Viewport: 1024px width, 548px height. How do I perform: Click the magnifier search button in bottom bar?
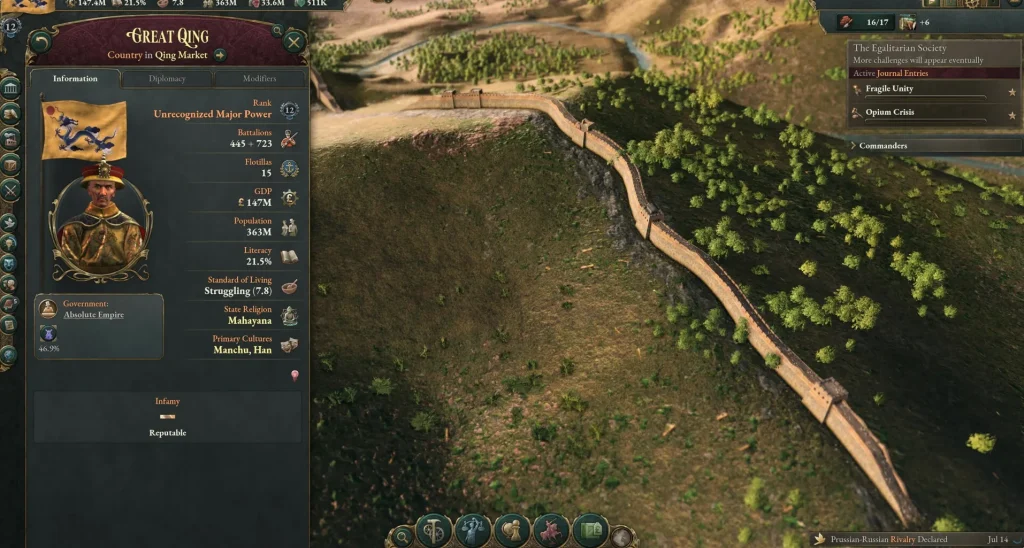pos(401,536)
